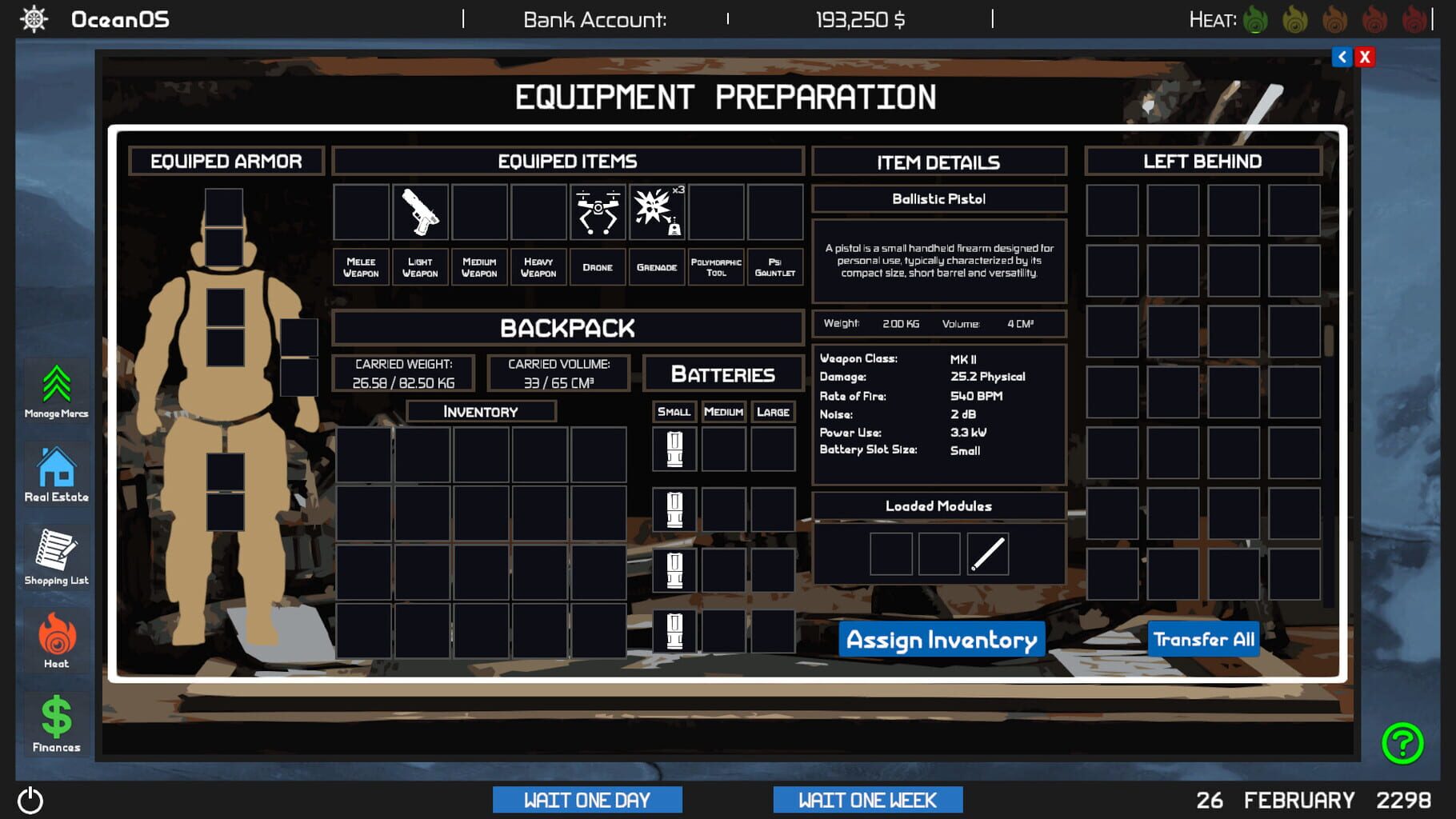This screenshot has height=819, width=1456.
Task: Select the loaded blade module icon
Action: tap(986, 553)
